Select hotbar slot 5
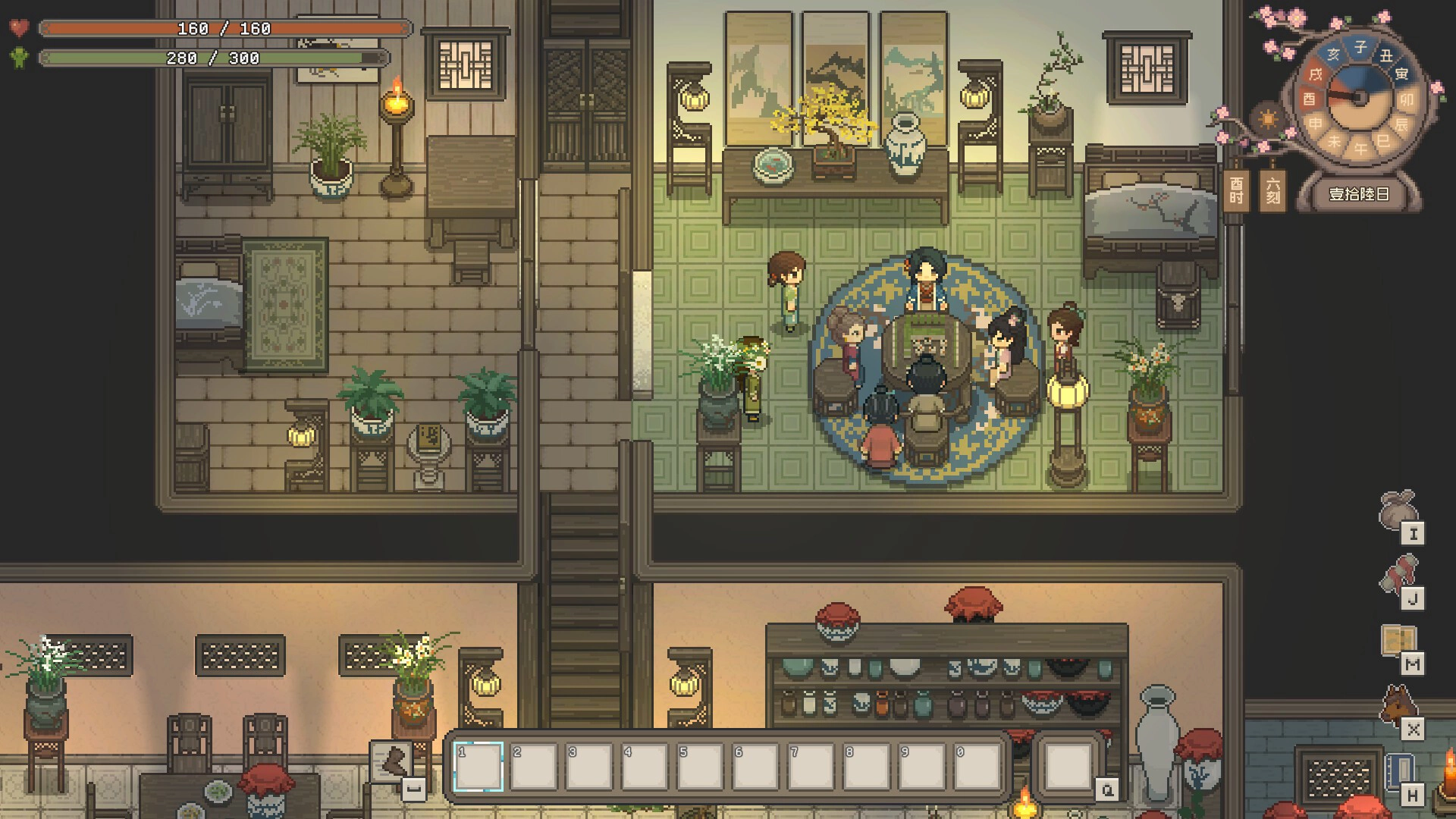This screenshot has width=1456, height=819. coord(700,767)
